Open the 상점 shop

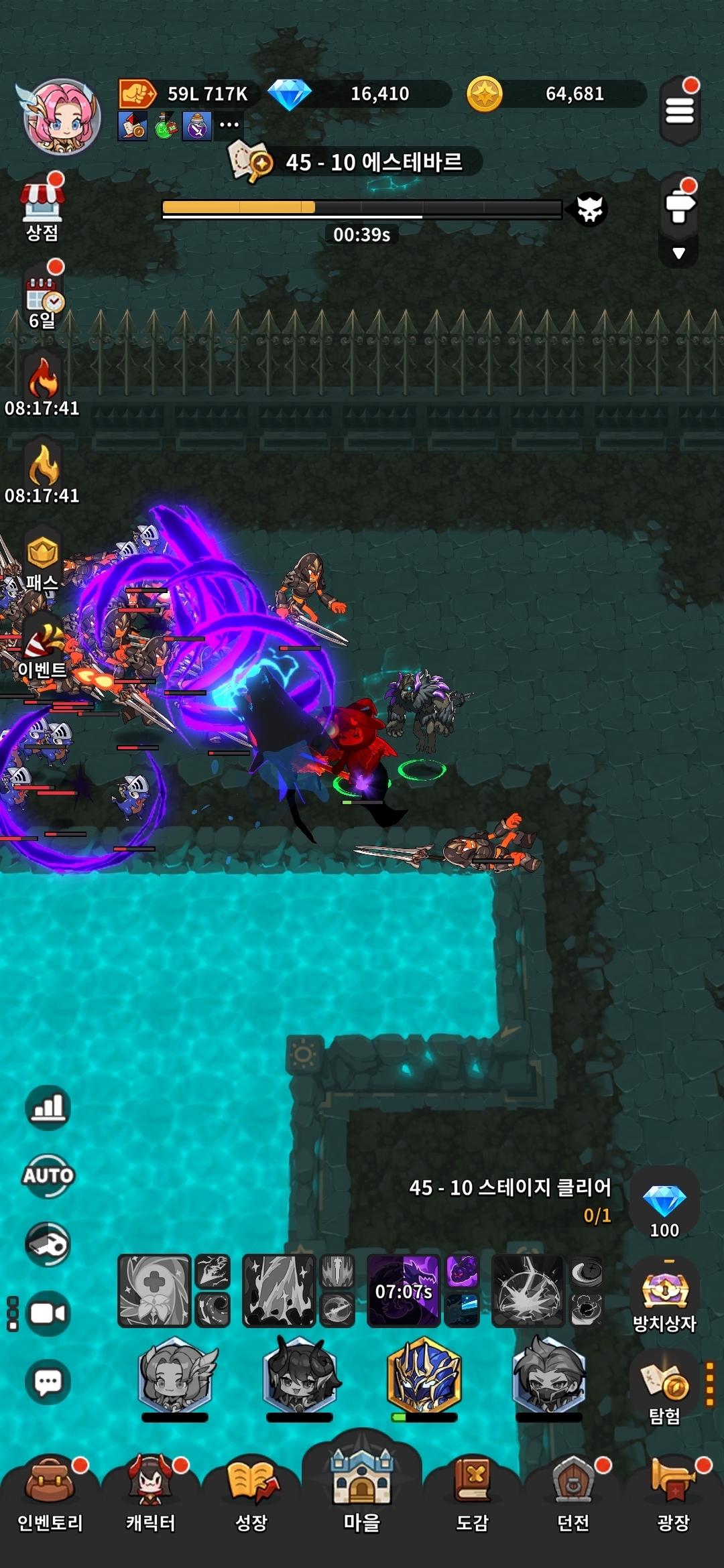pyautogui.click(x=42, y=208)
